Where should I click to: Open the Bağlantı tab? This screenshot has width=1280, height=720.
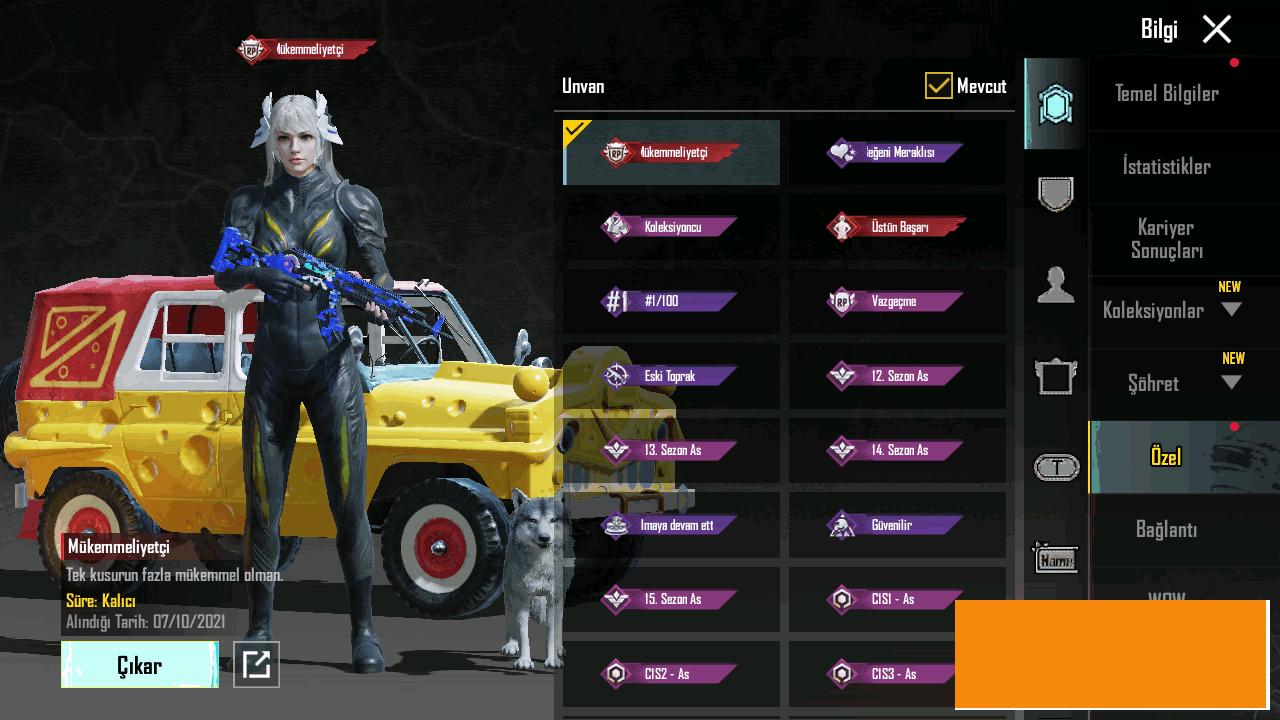(x=1166, y=530)
